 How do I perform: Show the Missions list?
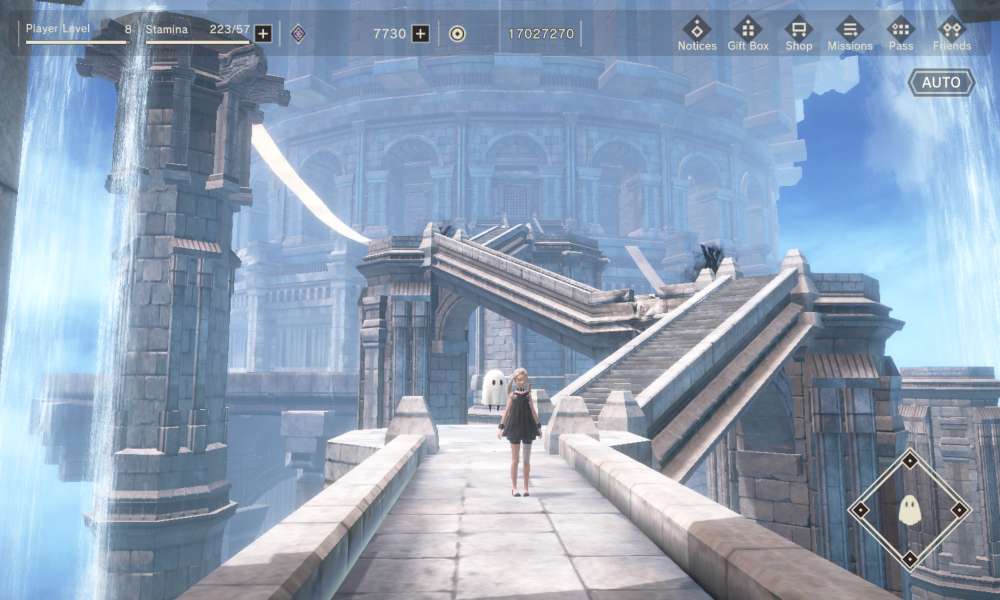(x=850, y=32)
